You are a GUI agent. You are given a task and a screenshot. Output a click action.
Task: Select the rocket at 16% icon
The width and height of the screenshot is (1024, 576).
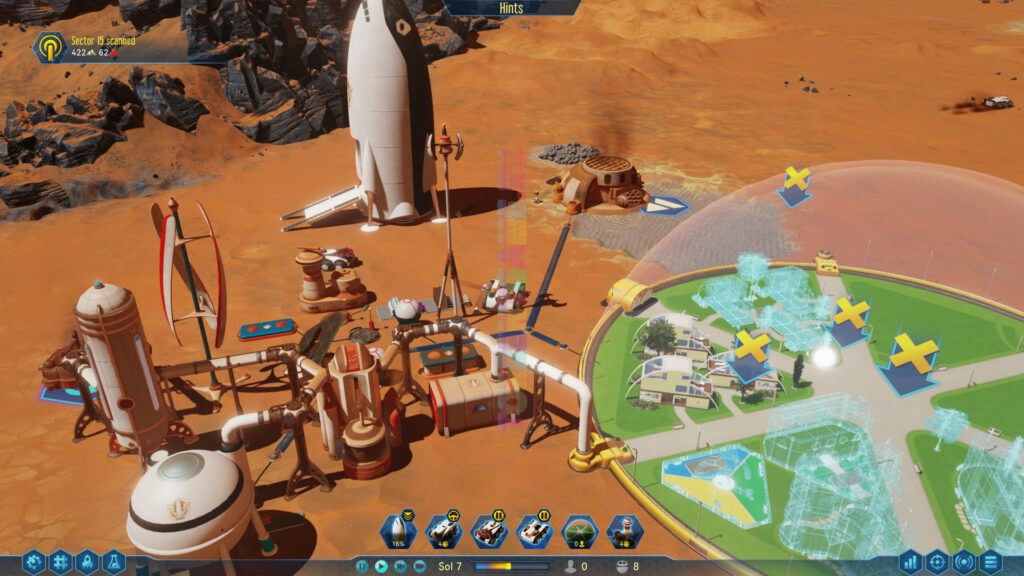(397, 530)
